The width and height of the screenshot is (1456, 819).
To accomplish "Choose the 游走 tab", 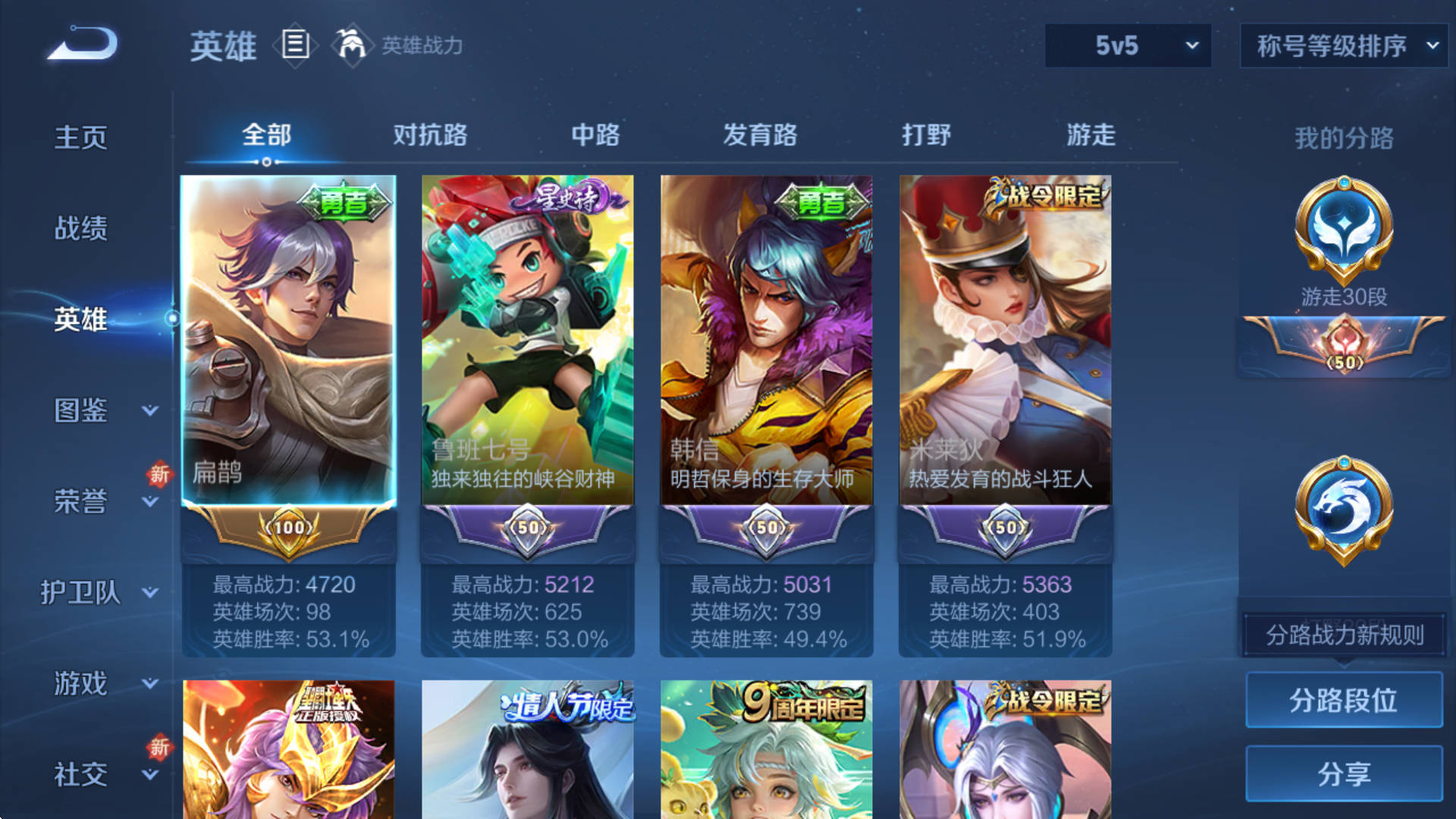I will (x=1090, y=135).
